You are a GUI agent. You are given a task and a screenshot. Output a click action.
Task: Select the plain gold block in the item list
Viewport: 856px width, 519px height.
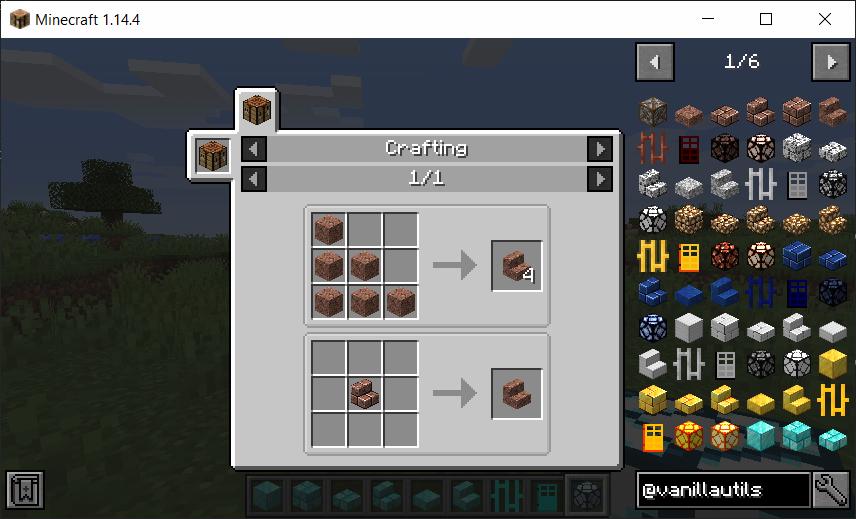[833, 365]
